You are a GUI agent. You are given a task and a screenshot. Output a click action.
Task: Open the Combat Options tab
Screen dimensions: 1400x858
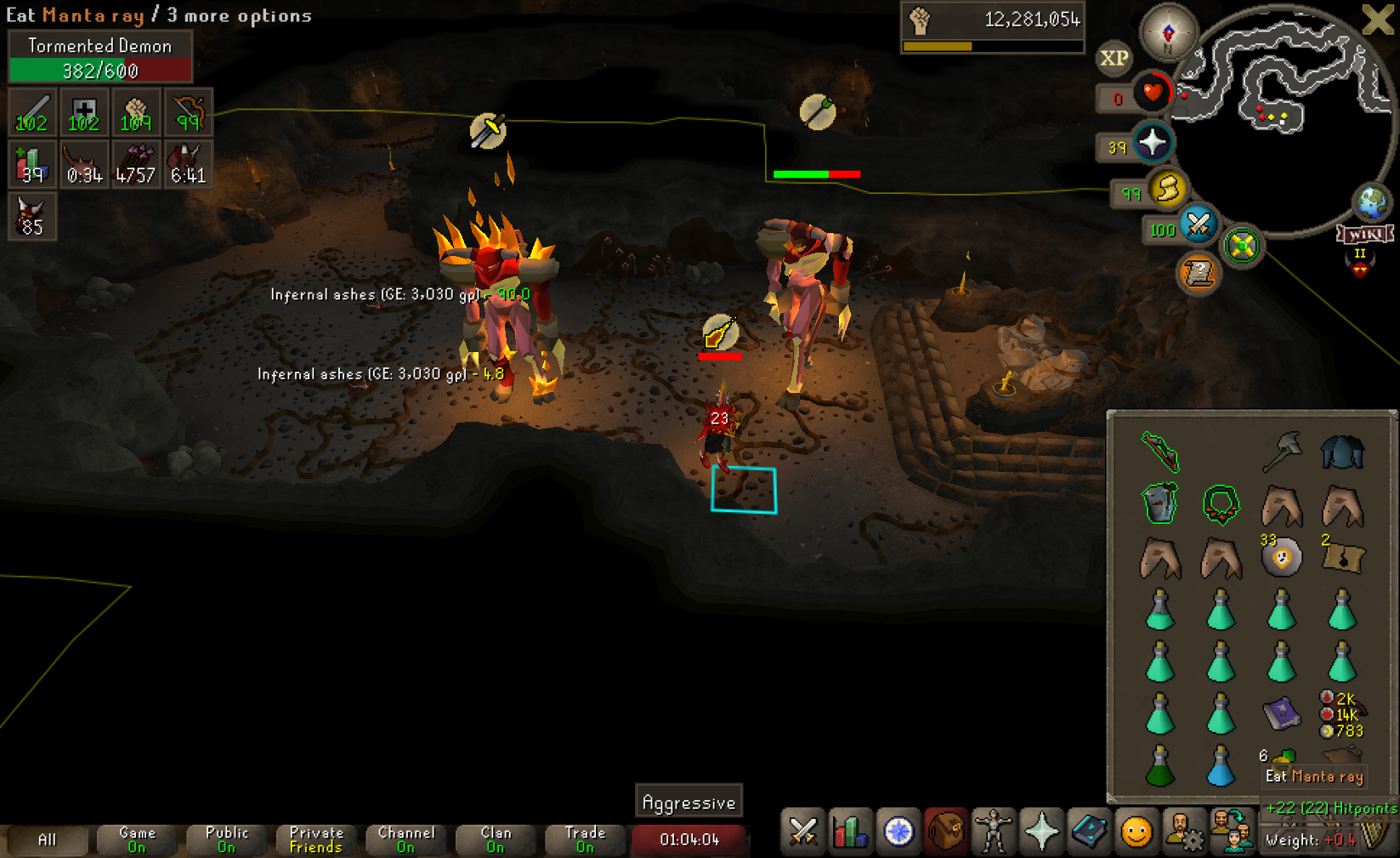pyautogui.click(x=802, y=832)
